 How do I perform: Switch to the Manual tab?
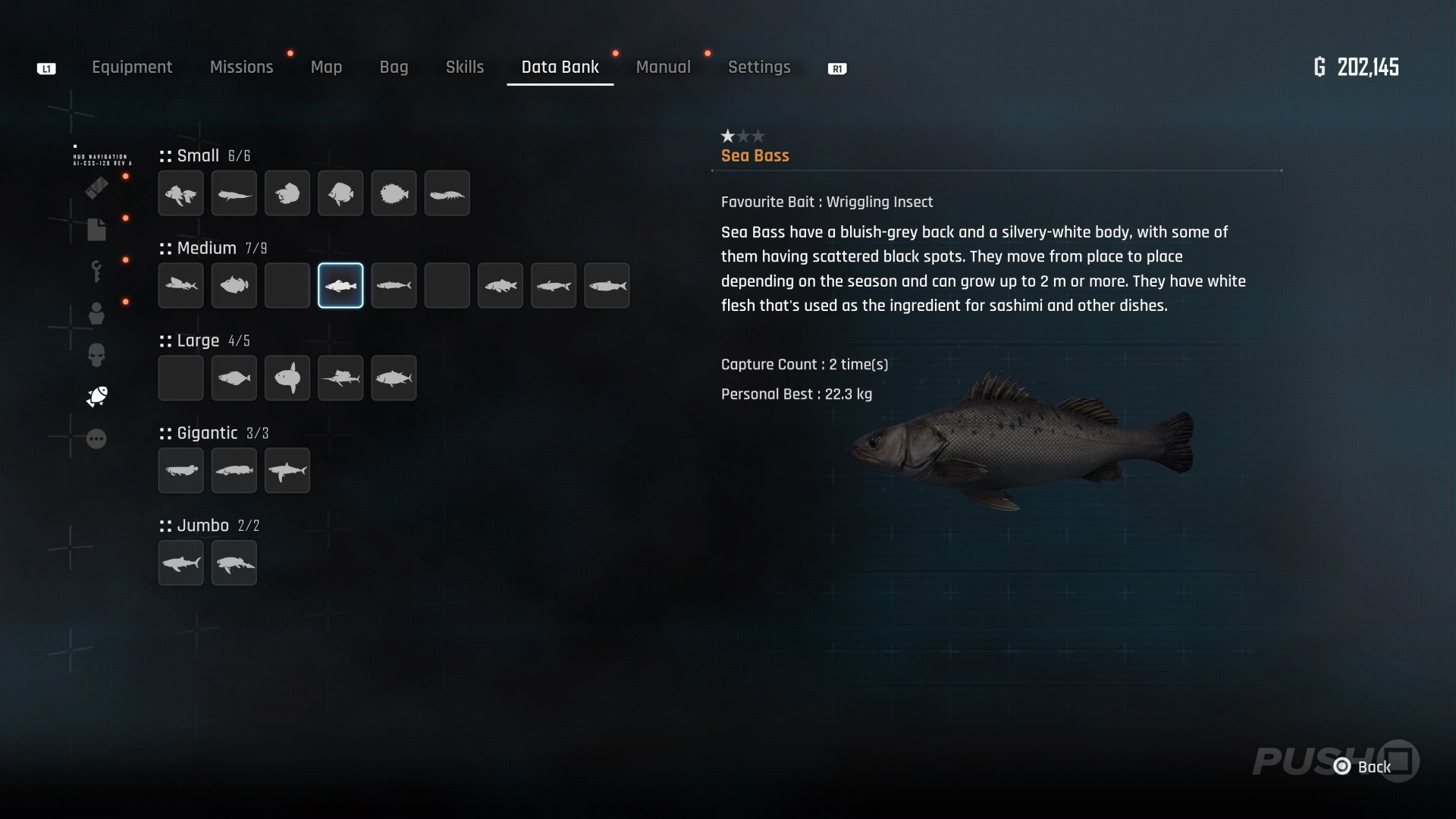[663, 67]
